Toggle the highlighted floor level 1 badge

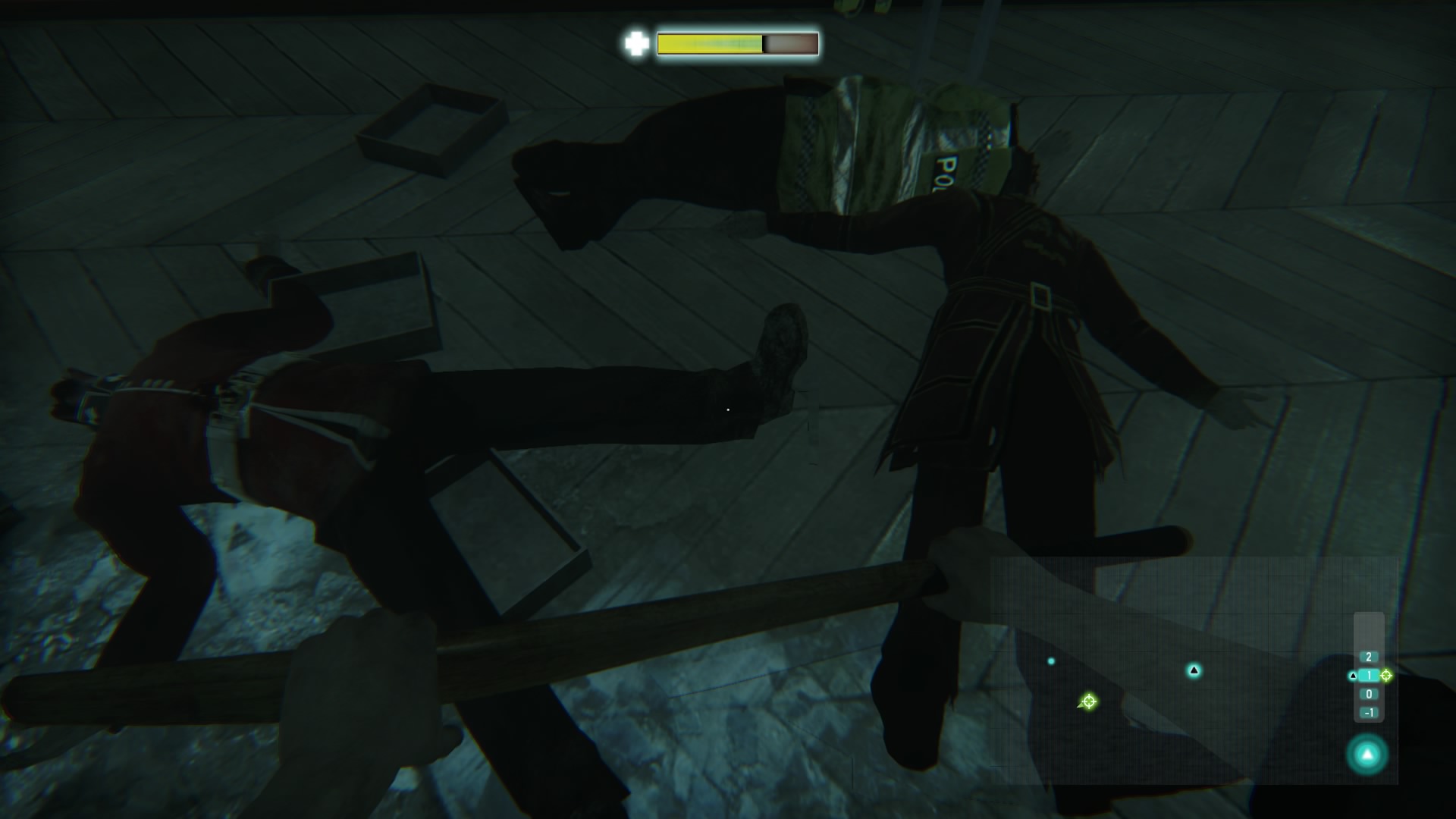click(x=1369, y=676)
